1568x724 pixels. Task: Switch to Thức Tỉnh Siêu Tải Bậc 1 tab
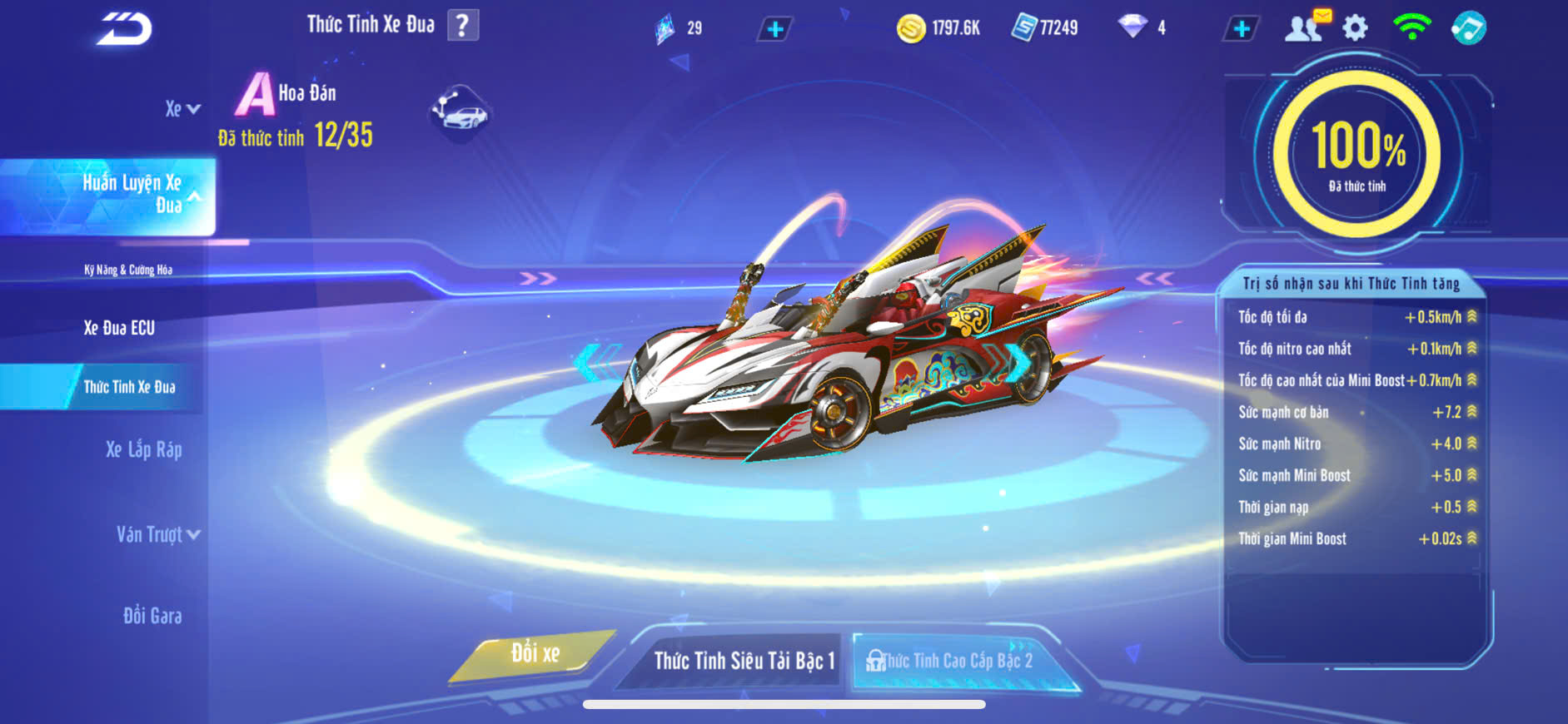744,661
